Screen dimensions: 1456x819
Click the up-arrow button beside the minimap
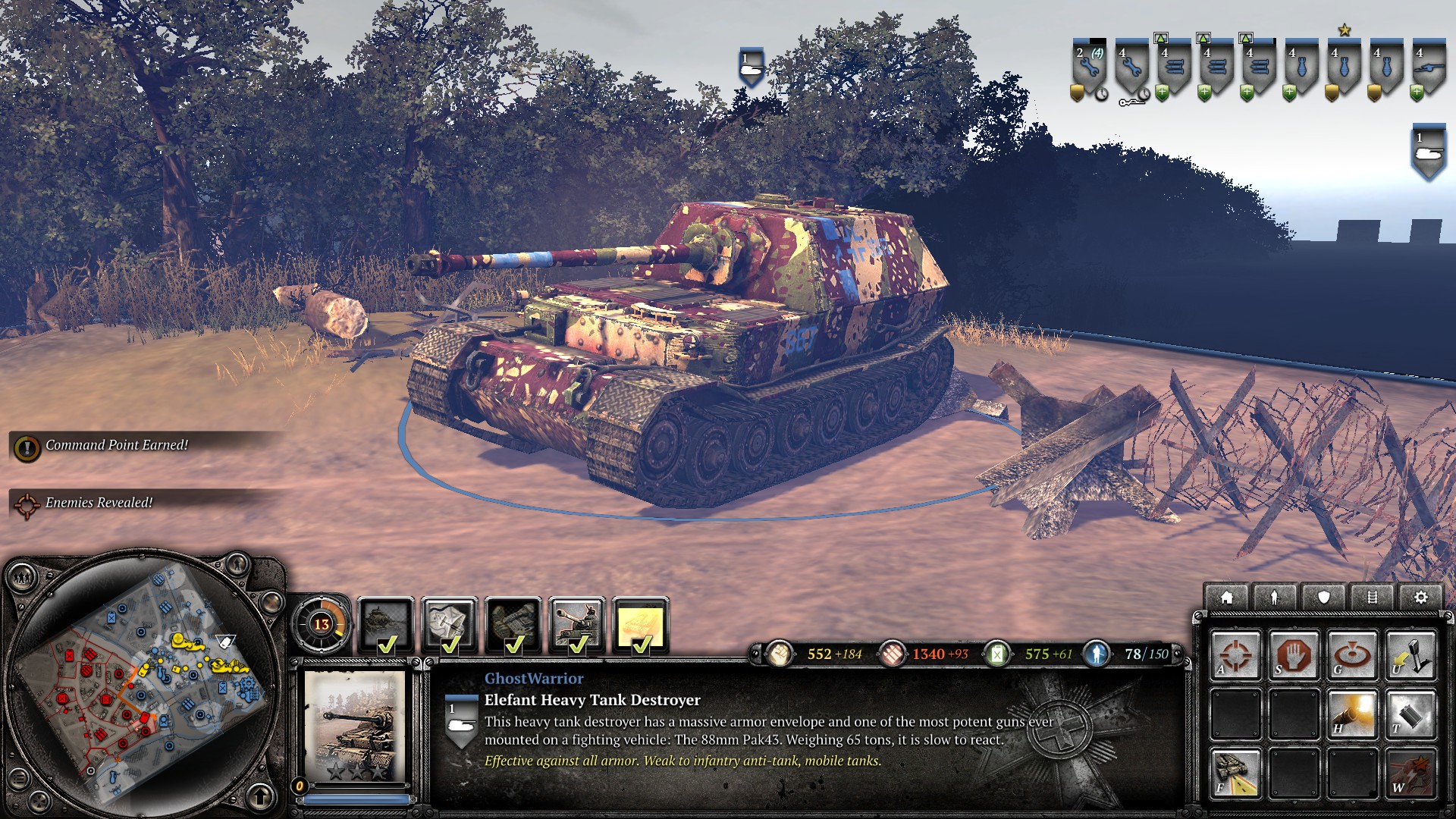(x=260, y=796)
